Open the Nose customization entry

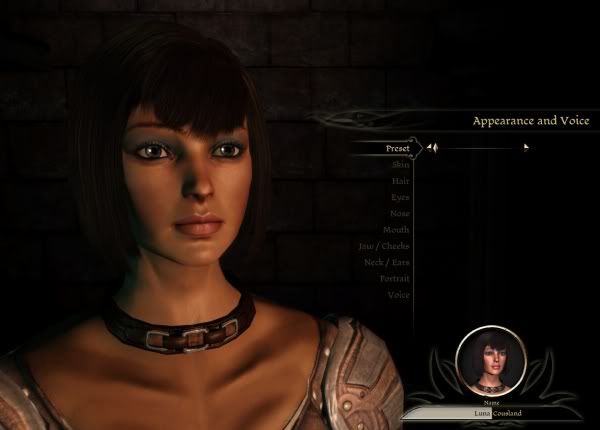click(399, 213)
